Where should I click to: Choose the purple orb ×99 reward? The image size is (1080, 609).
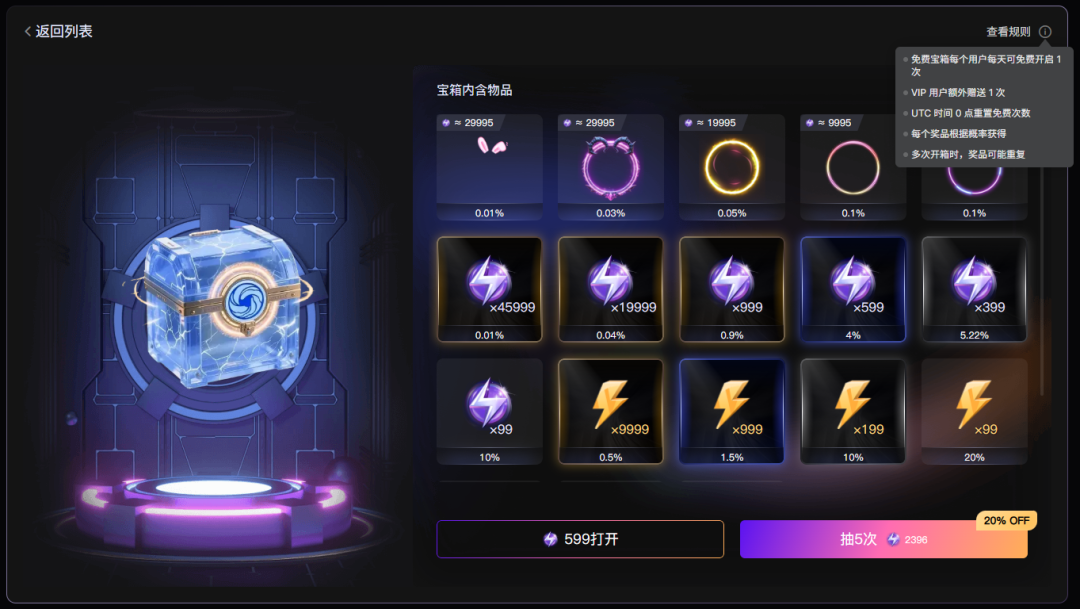[x=490, y=410]
